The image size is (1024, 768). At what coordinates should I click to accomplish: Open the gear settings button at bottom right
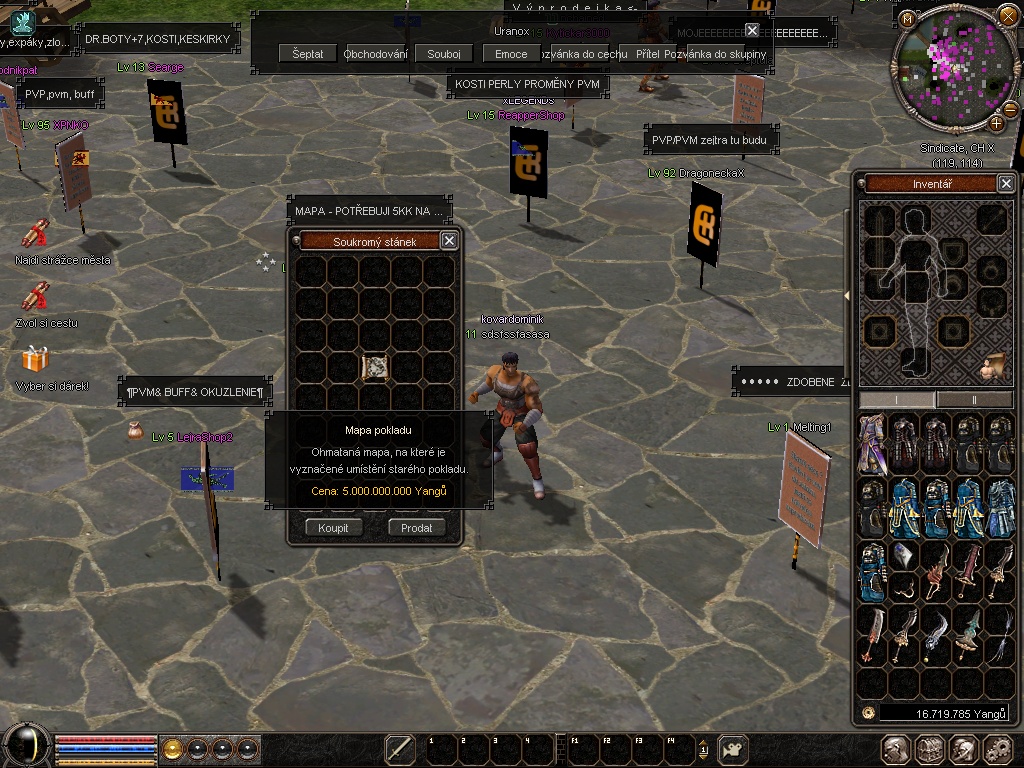[x=997, y=749]
